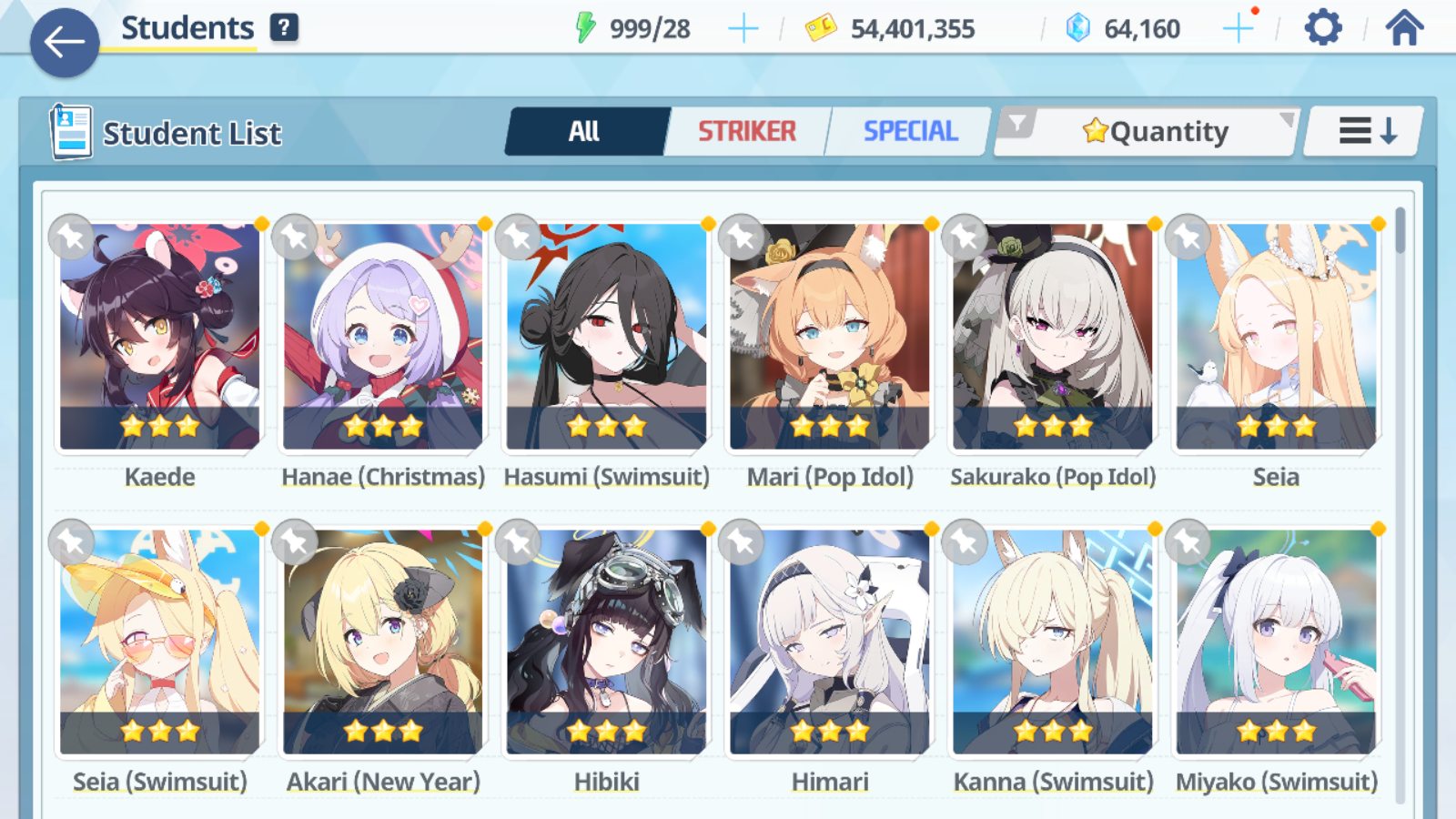
Task: Click the green lightning AP icon
Action: (x=588, y=26)
